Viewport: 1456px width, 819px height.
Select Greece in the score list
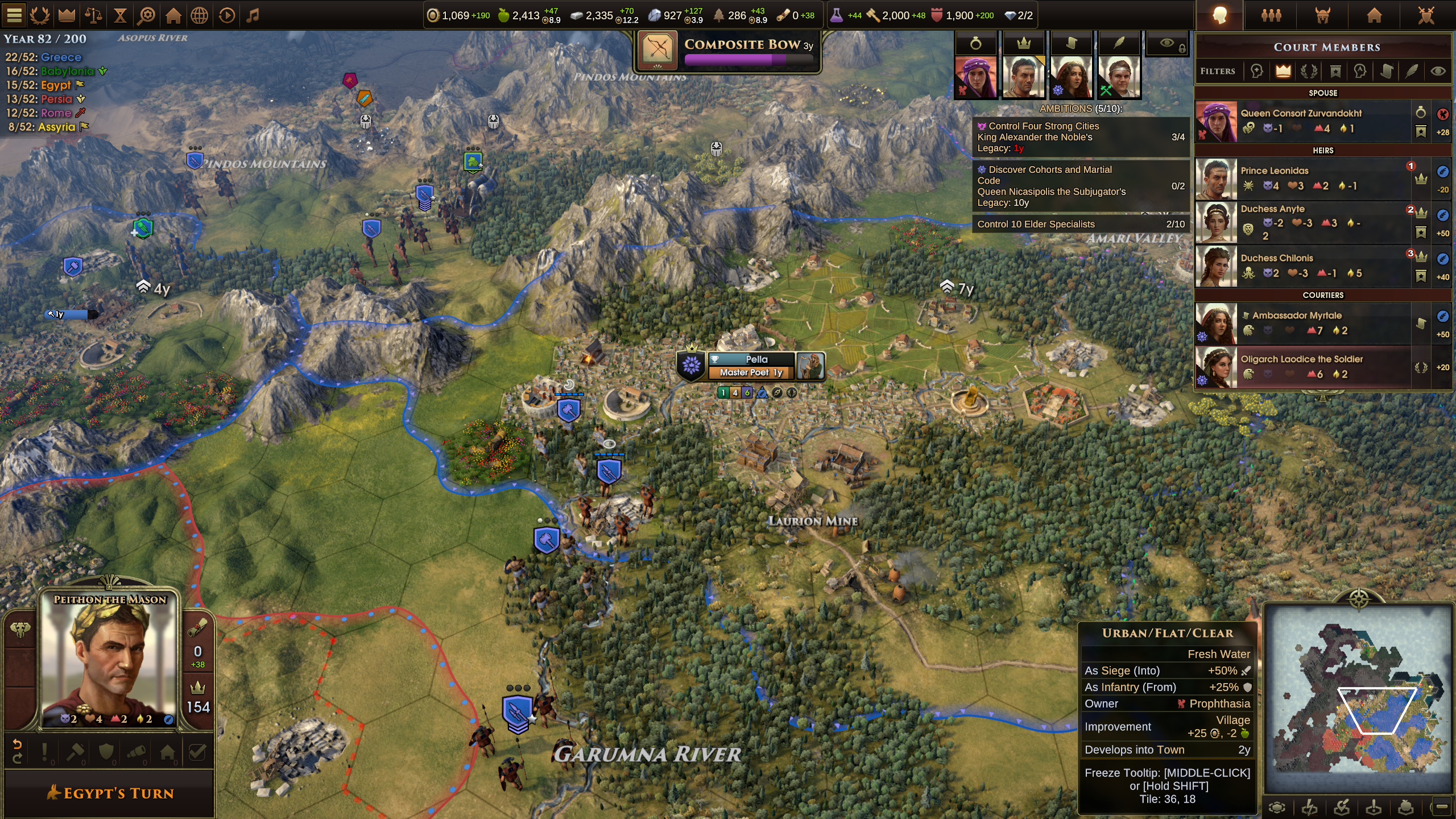[61, 57]
